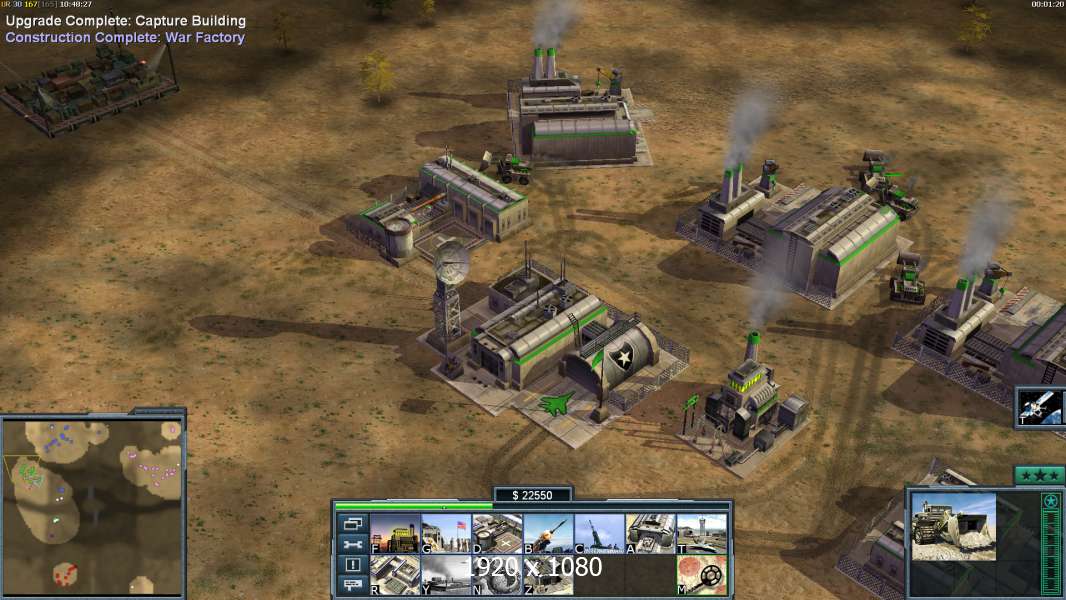
Task: Queue the War Factory build icon
Action: click(x=650, y=534)
